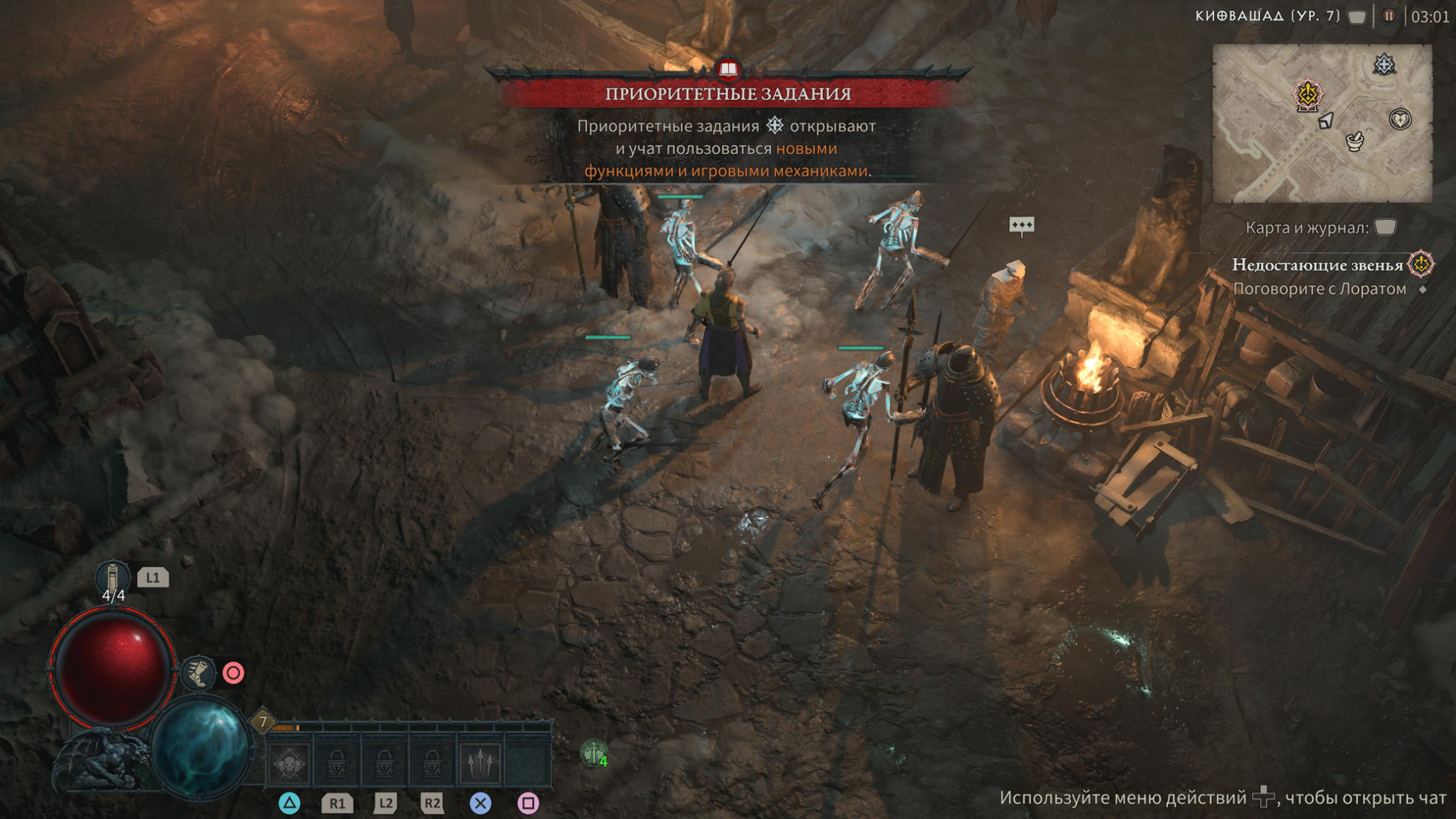
Task: Open the Недостающие звенья quest tracker
Action: (x=1317, y=265)
